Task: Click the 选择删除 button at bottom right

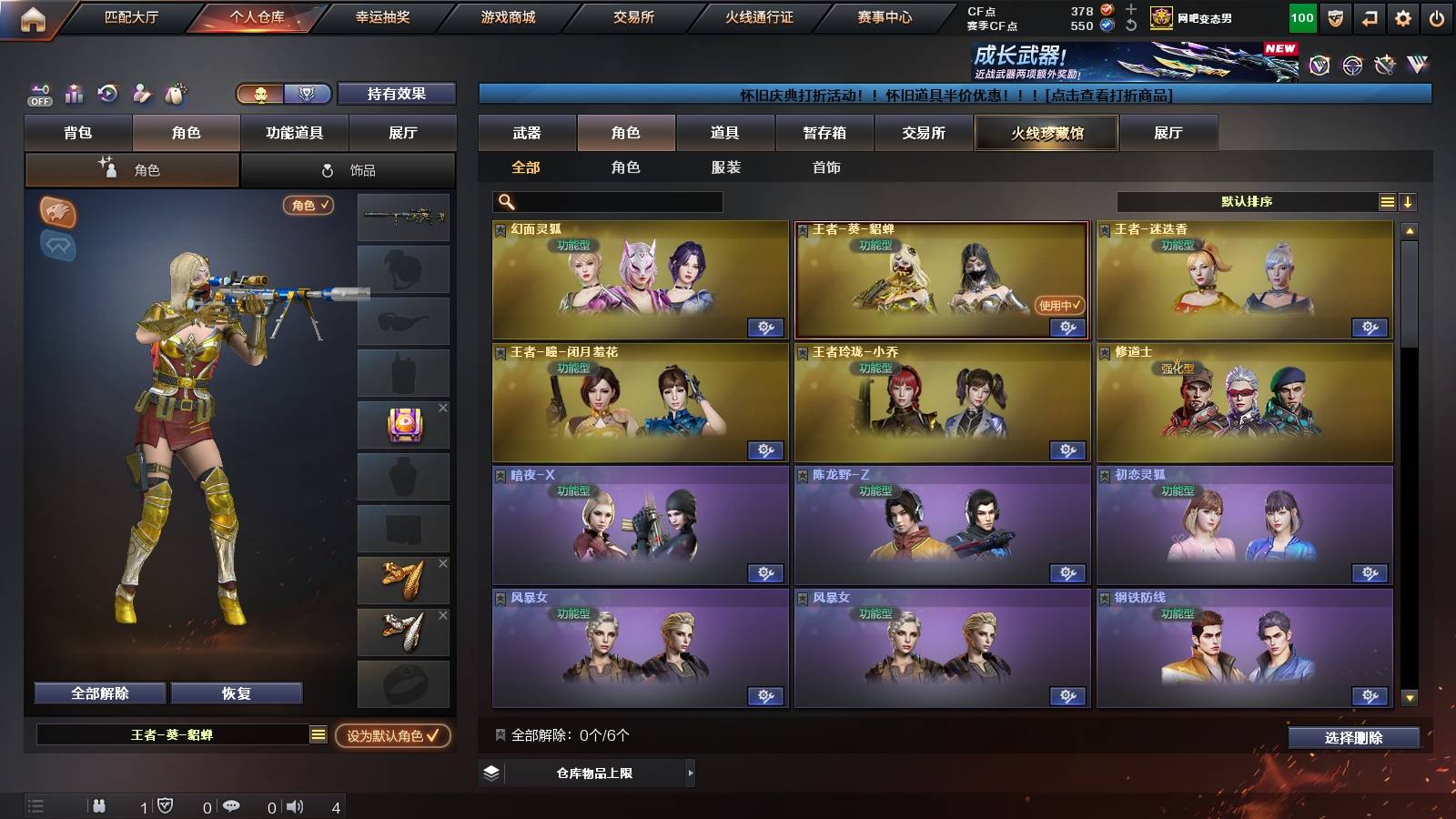Action: point(1353,738)
